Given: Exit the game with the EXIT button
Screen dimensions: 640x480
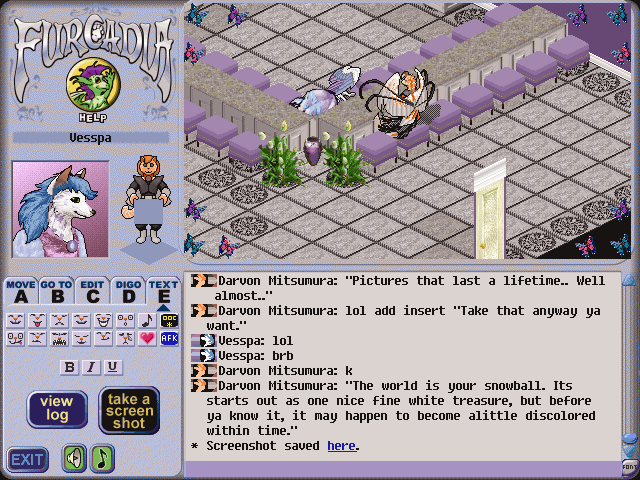Looking at the screenshot, I should (x=27, y=459).
